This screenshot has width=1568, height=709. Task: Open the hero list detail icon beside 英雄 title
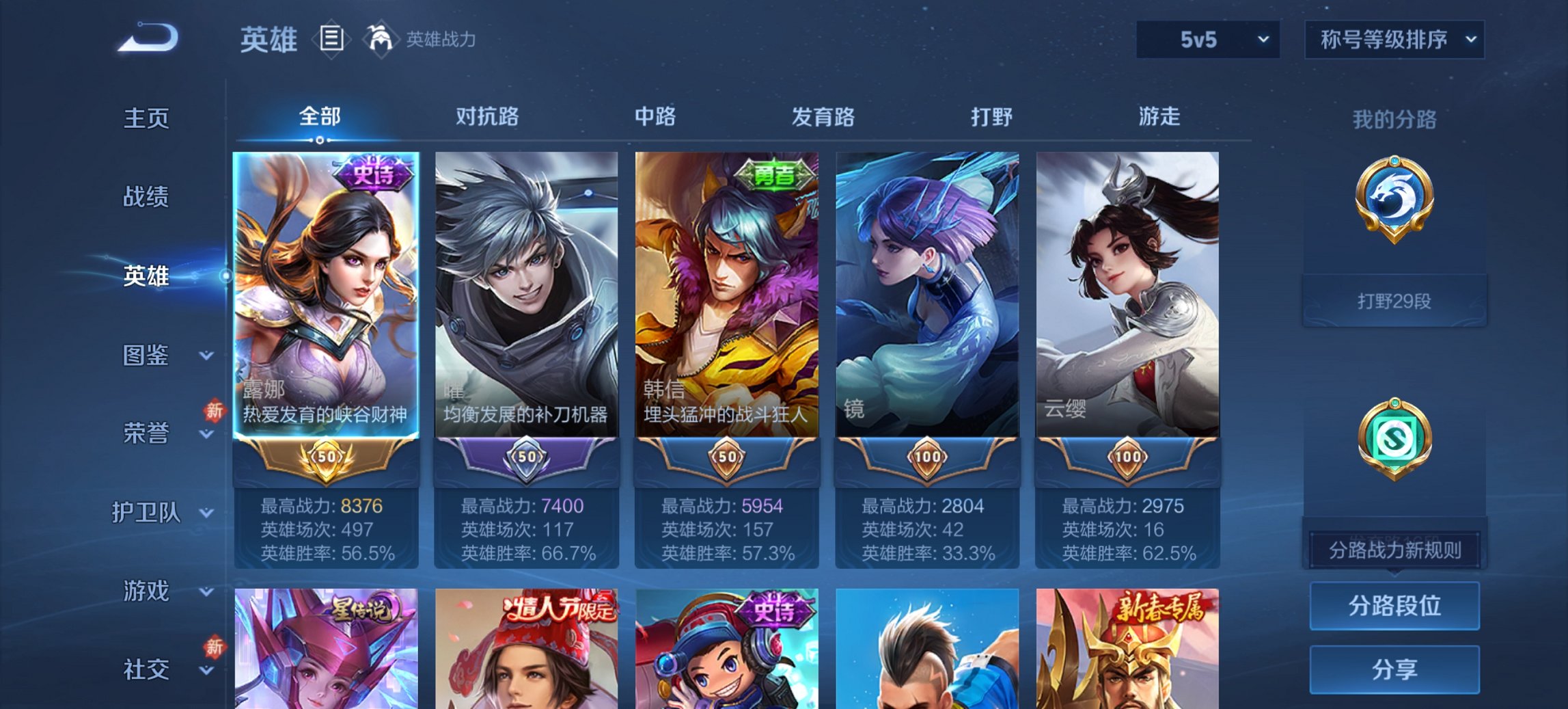(x=332, y=40)
